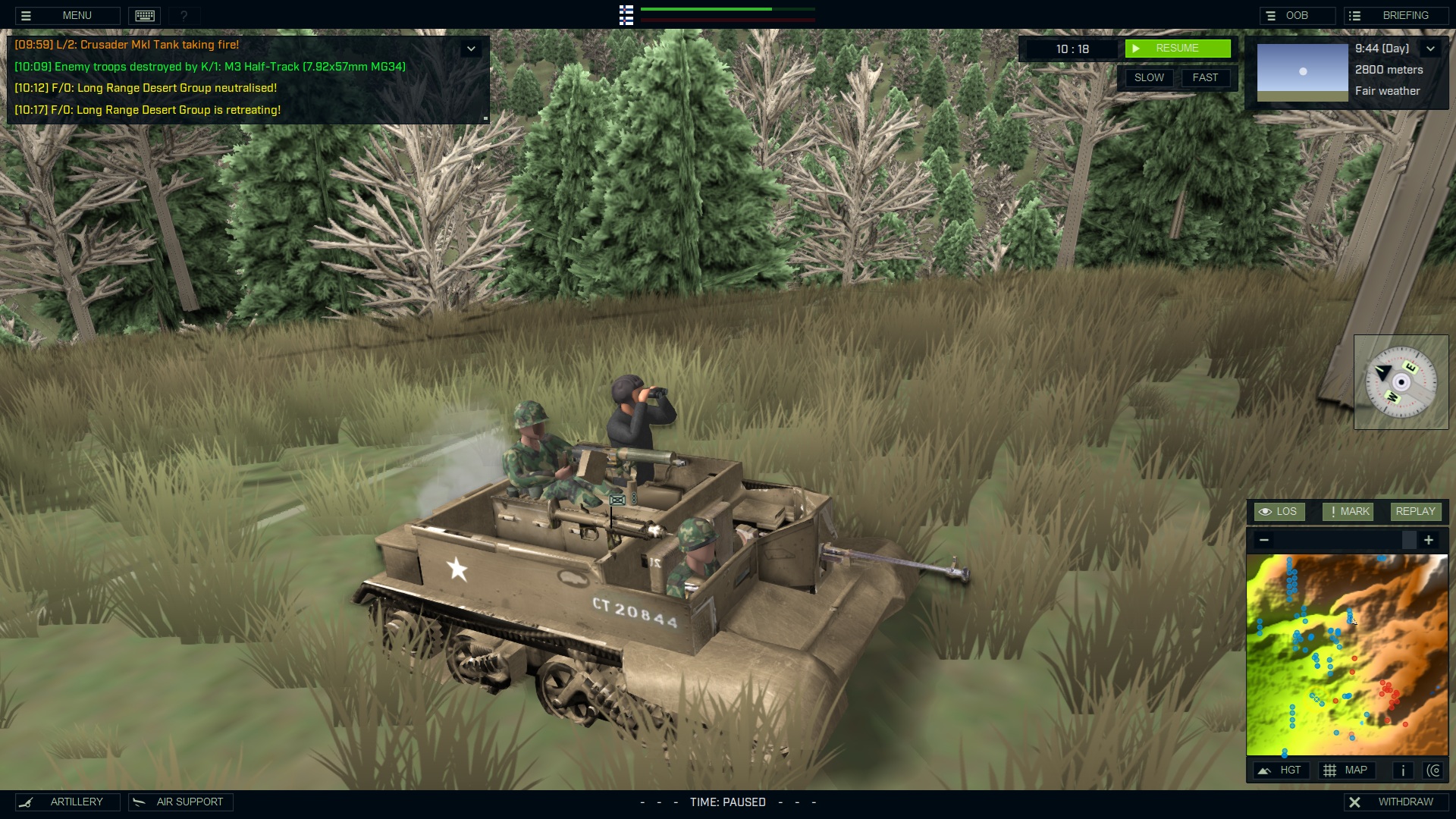Open the help question mark icon

(183, 15)
